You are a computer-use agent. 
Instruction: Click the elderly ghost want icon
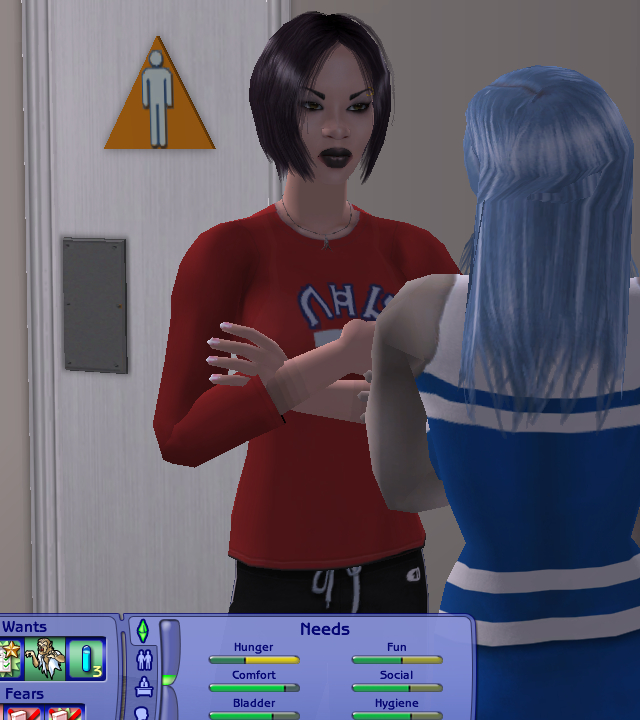pyautogui.click(x=45, y=659)
